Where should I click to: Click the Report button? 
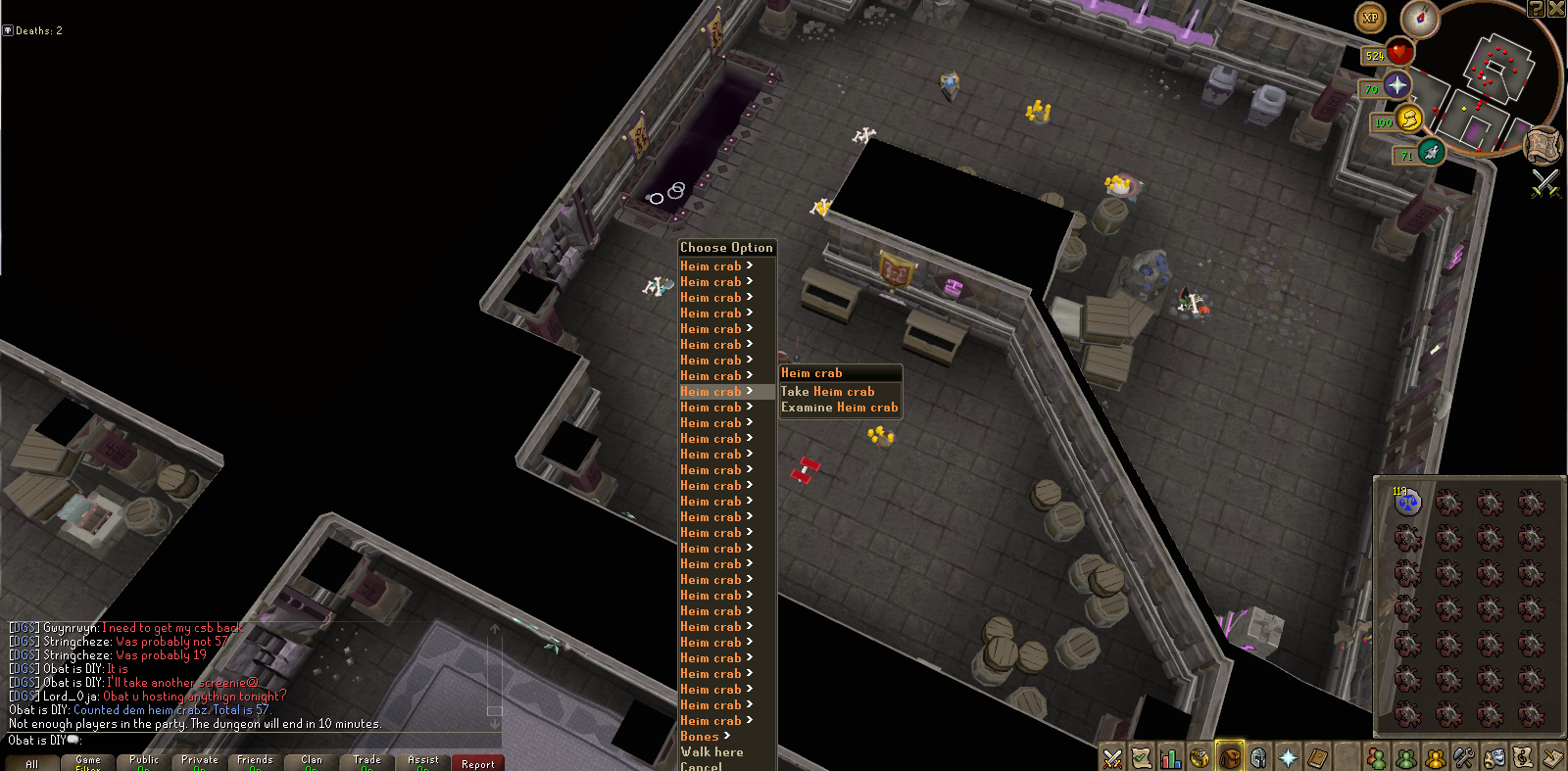[x=477, y=763]
